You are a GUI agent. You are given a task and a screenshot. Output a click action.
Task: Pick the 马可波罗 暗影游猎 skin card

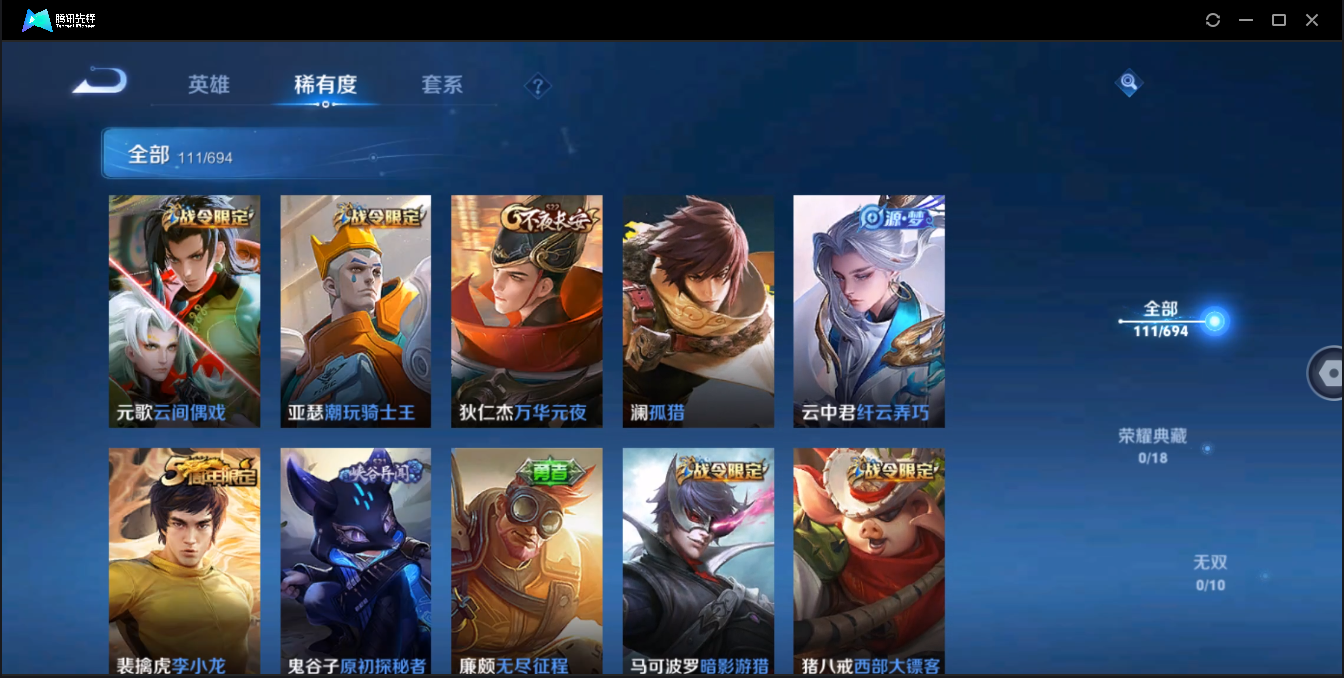pyautogui.click(x=698, y=560)
